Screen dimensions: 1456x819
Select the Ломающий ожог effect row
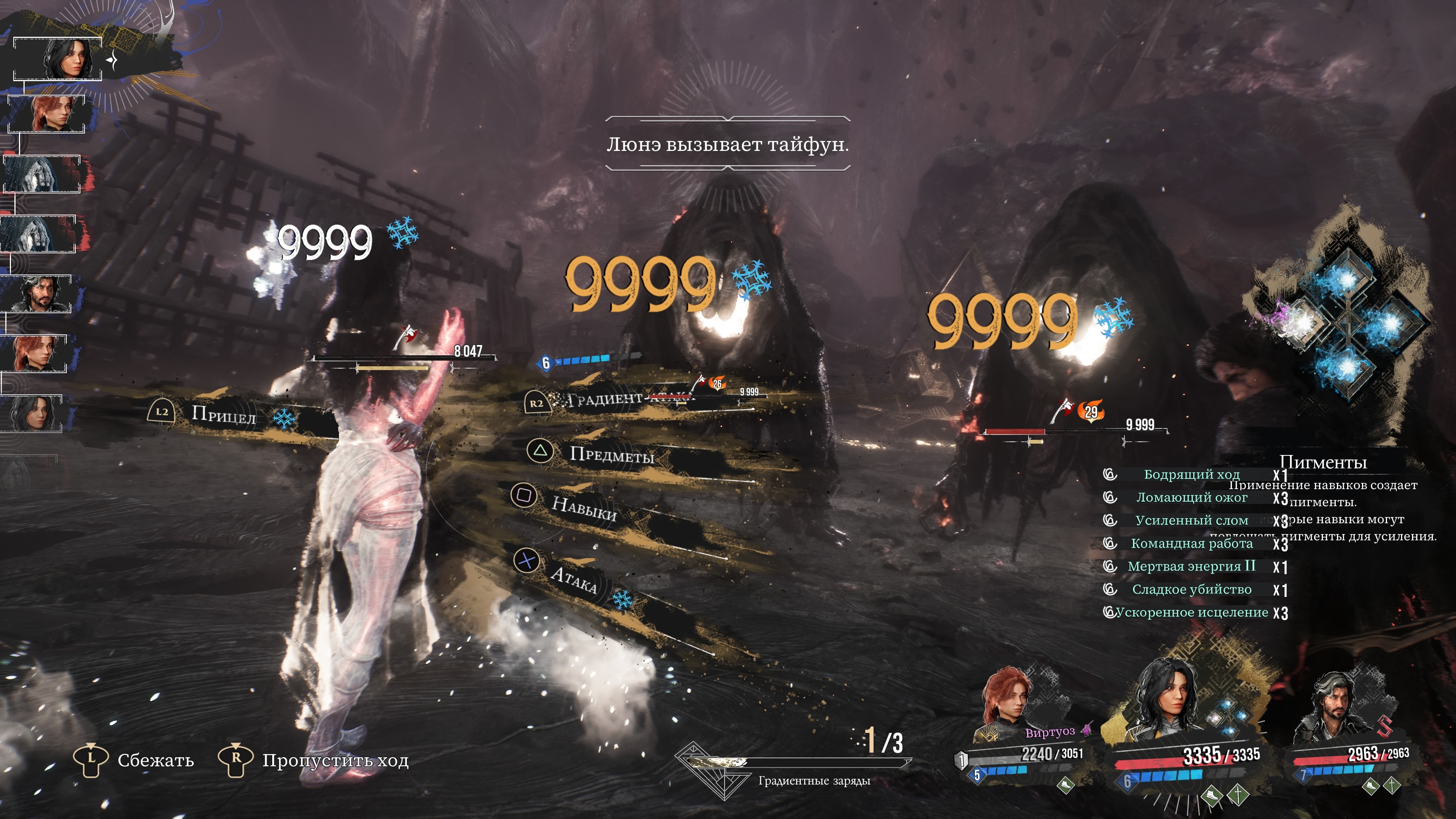pos(1191,497)
